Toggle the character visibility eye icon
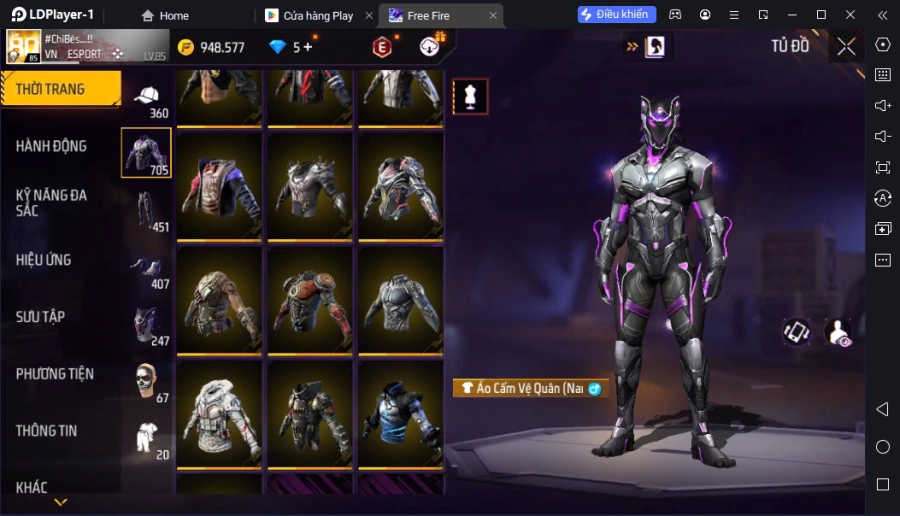The image size is (900, 516). point(837,332)
